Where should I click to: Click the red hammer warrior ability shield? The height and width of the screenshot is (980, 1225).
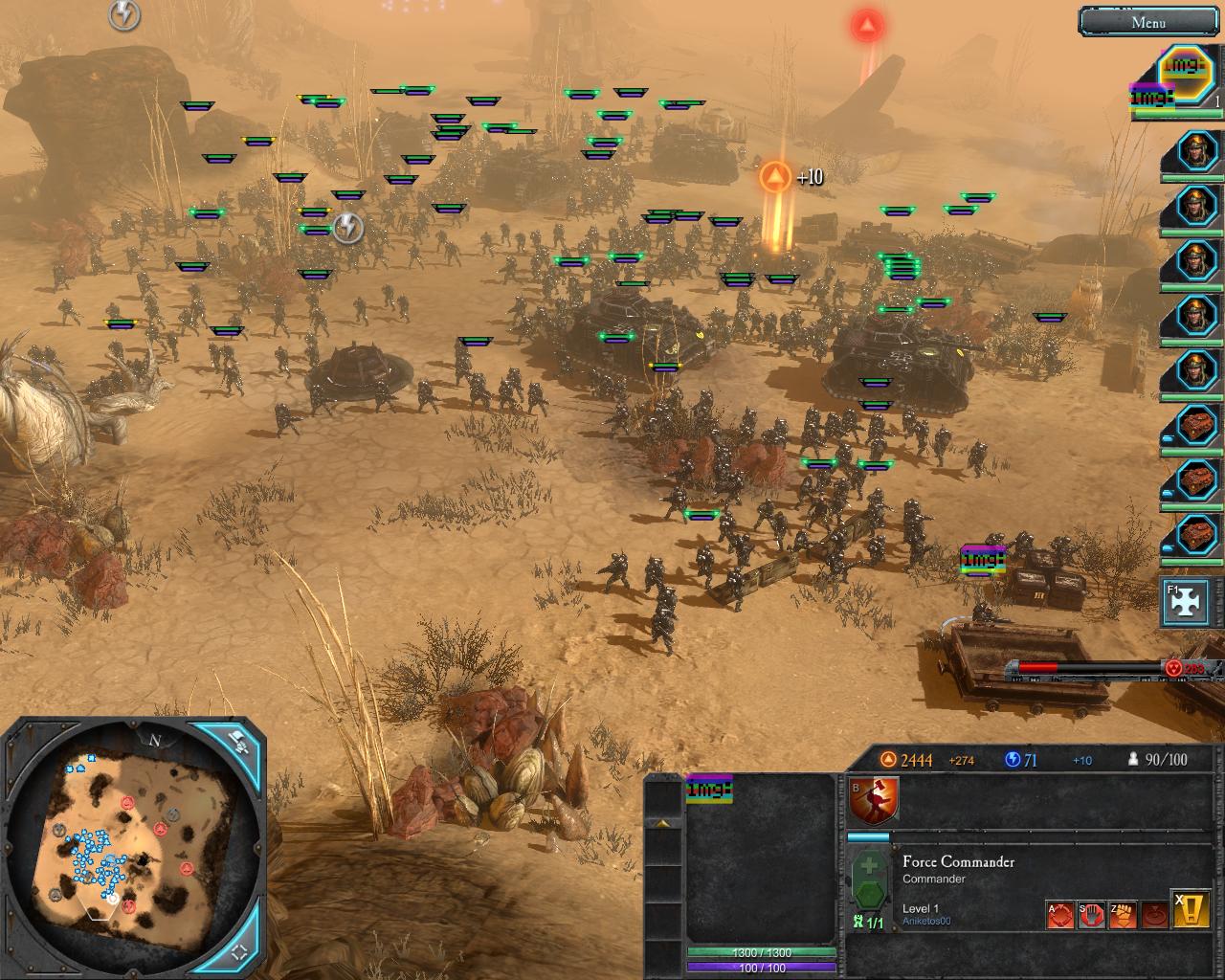pyautogui.click(x=874, y=800)
